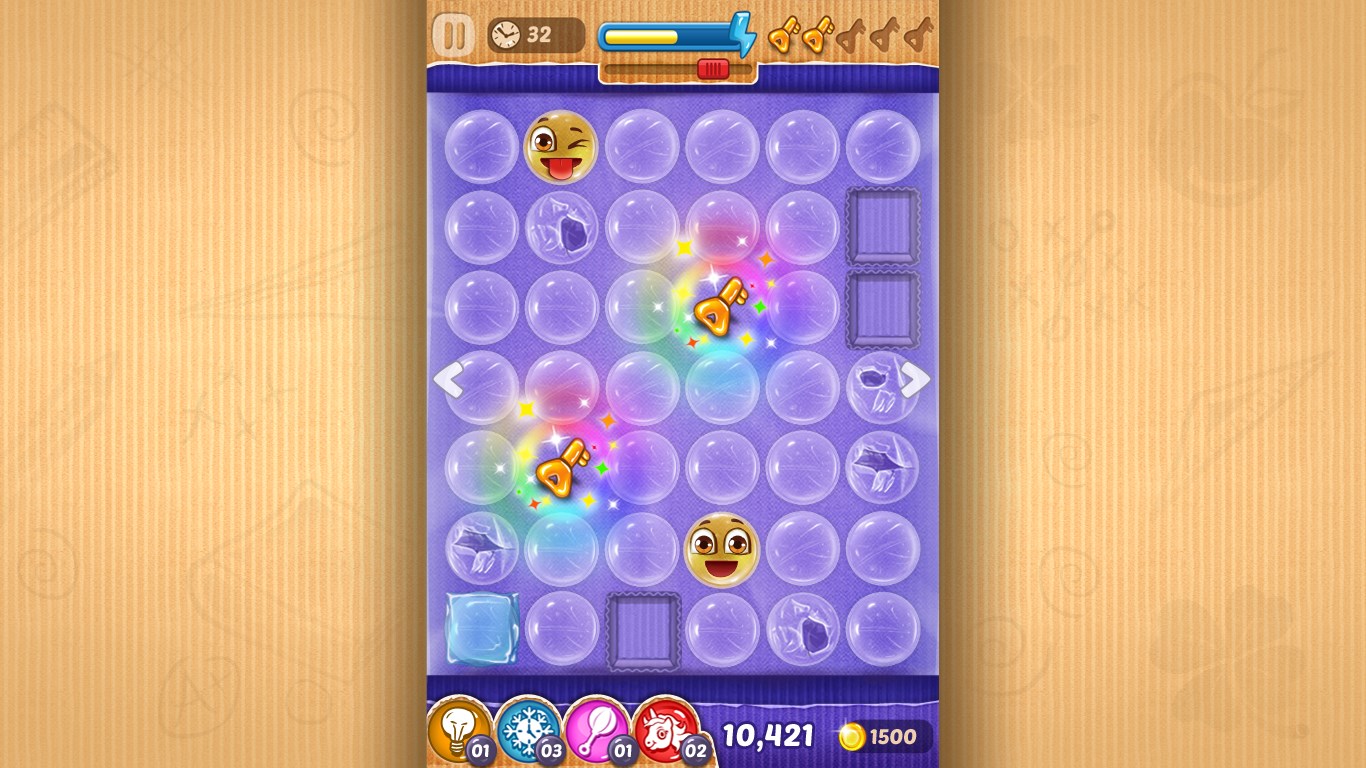1366x768 pixels.
Task: Pop the intact bubble beside the ice cube
Action: 560,630
